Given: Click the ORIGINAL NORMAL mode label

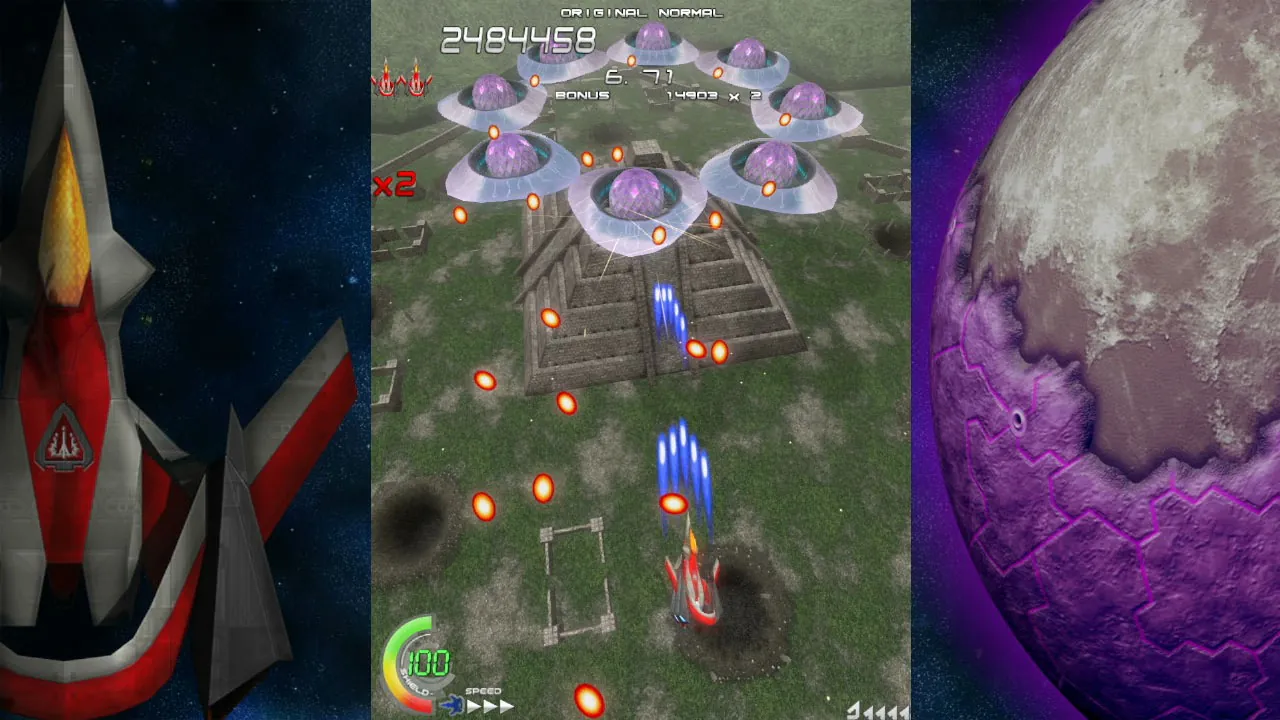Looking at the screenshot, I should (x=640, y=13).
